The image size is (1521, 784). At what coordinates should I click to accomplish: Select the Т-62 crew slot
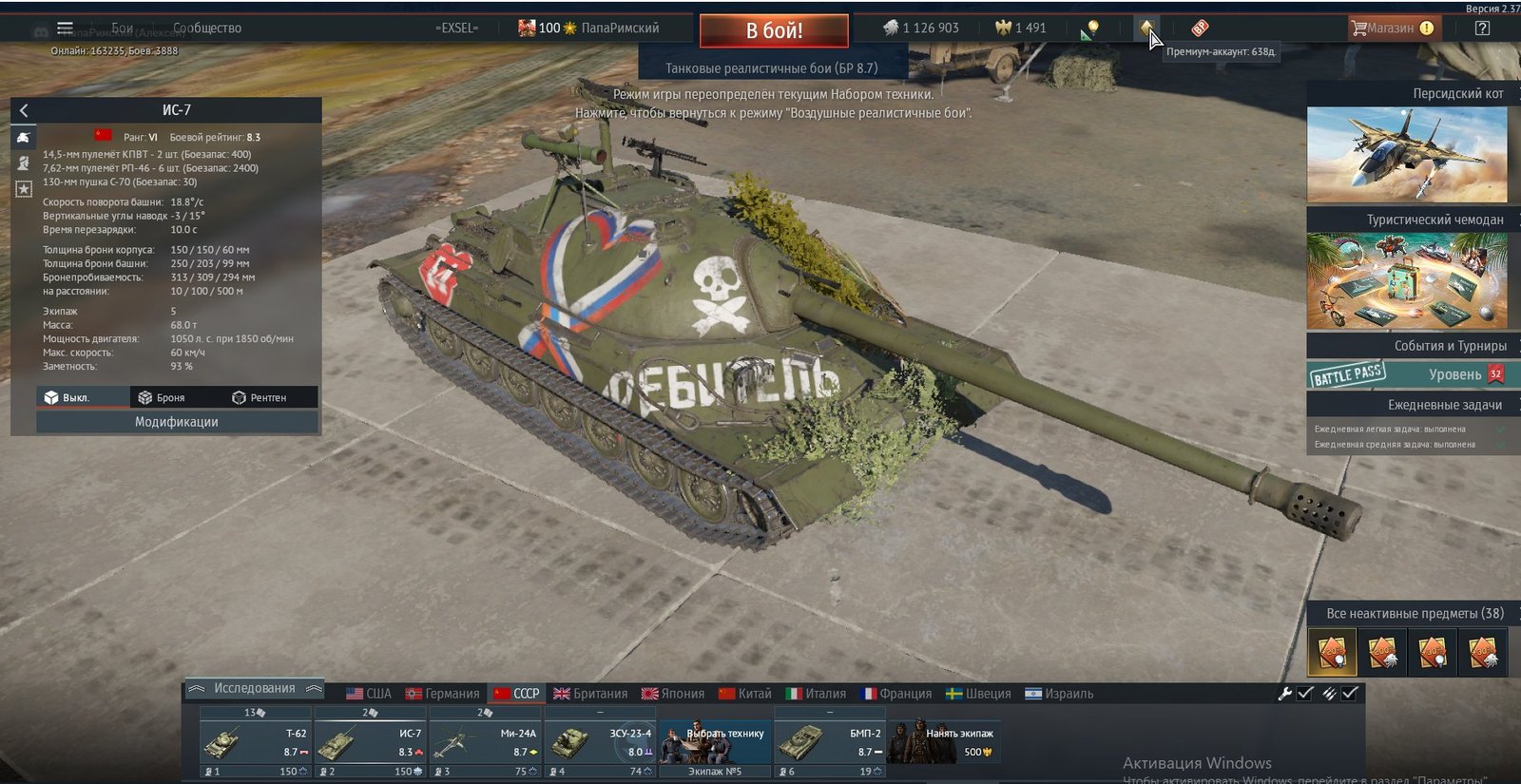(256, 742)
